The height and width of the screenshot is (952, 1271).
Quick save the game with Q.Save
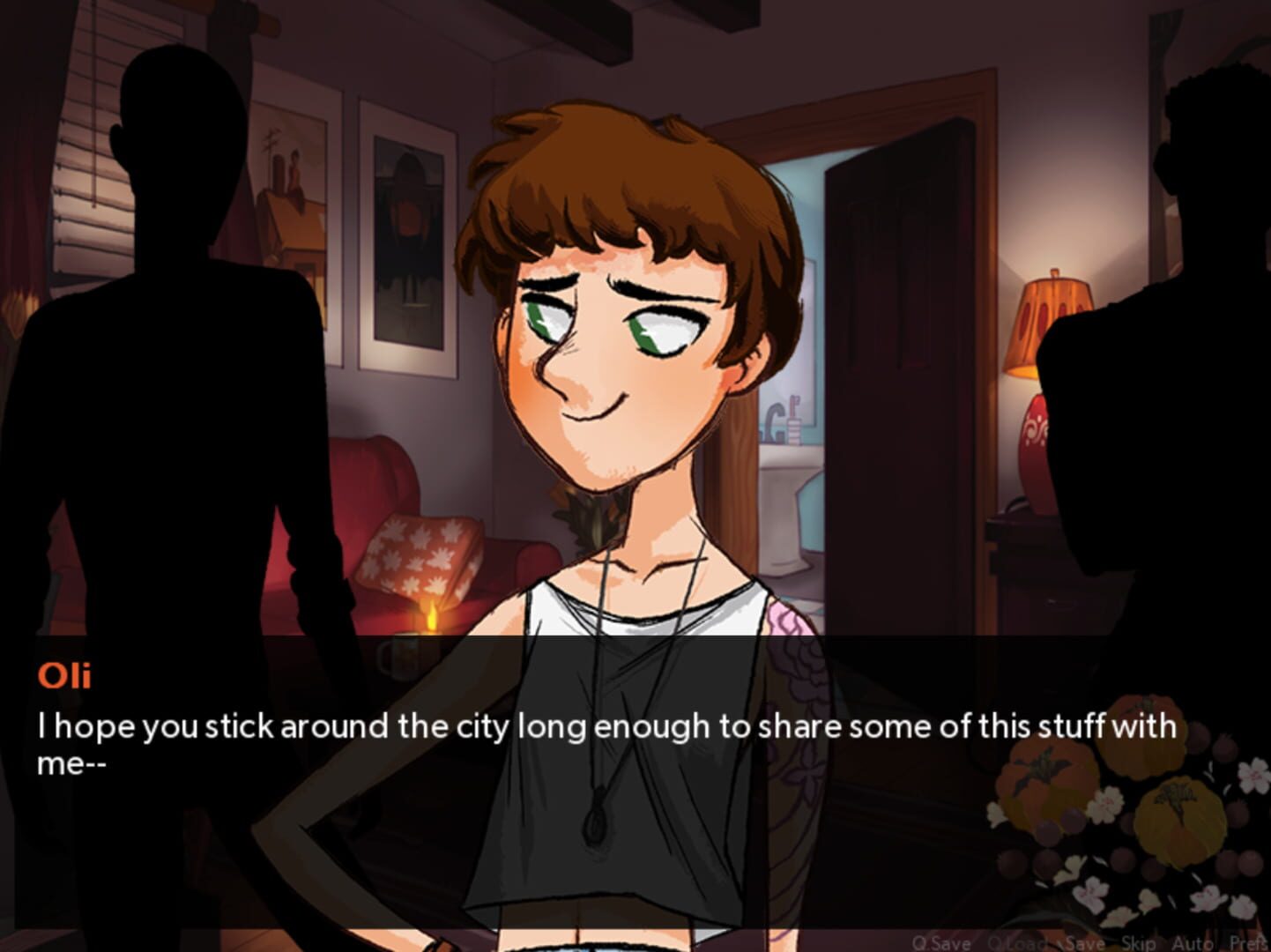pos(940,941)
